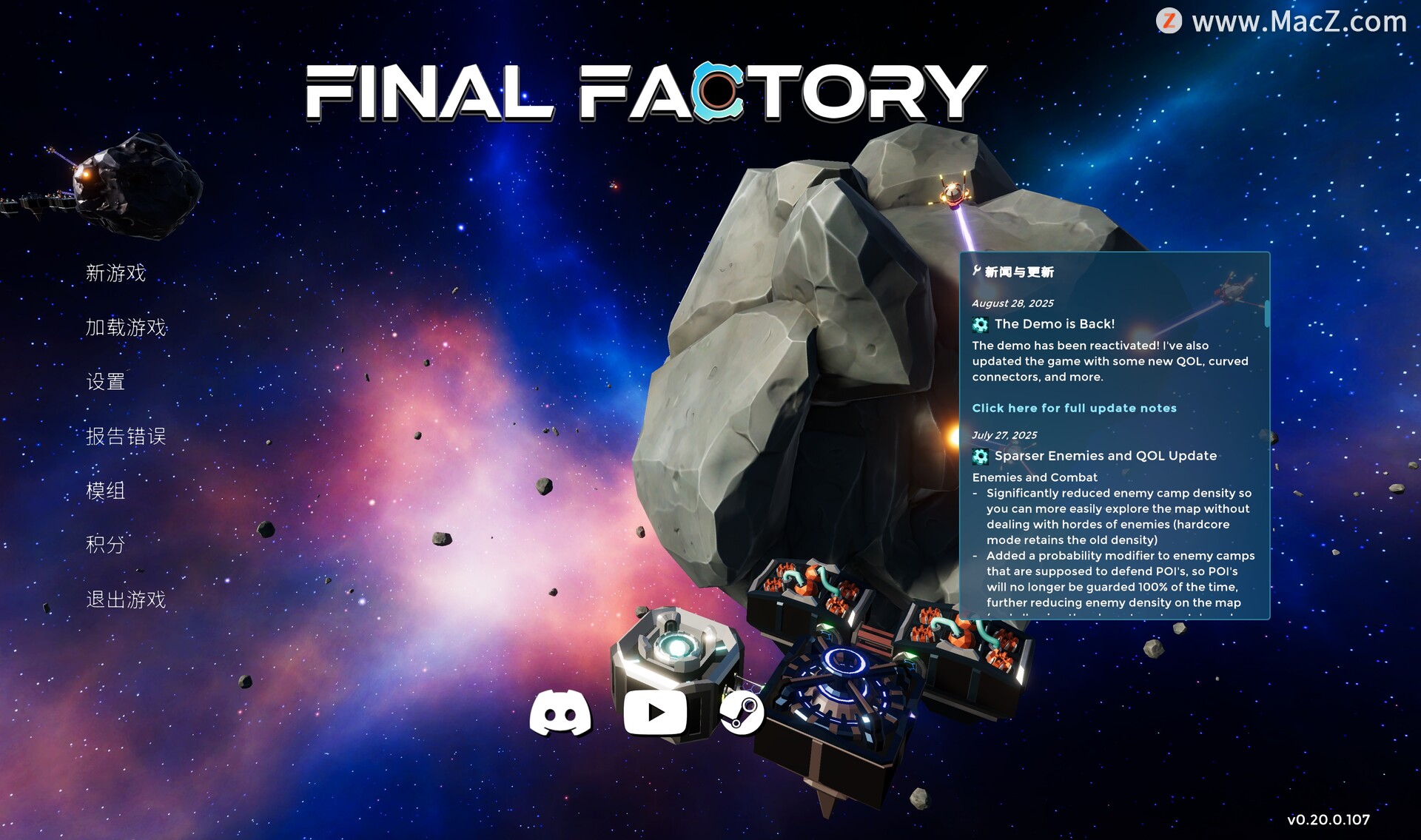Open the 模组 mods menu
1421x840 pixels.
click(105, 491)
